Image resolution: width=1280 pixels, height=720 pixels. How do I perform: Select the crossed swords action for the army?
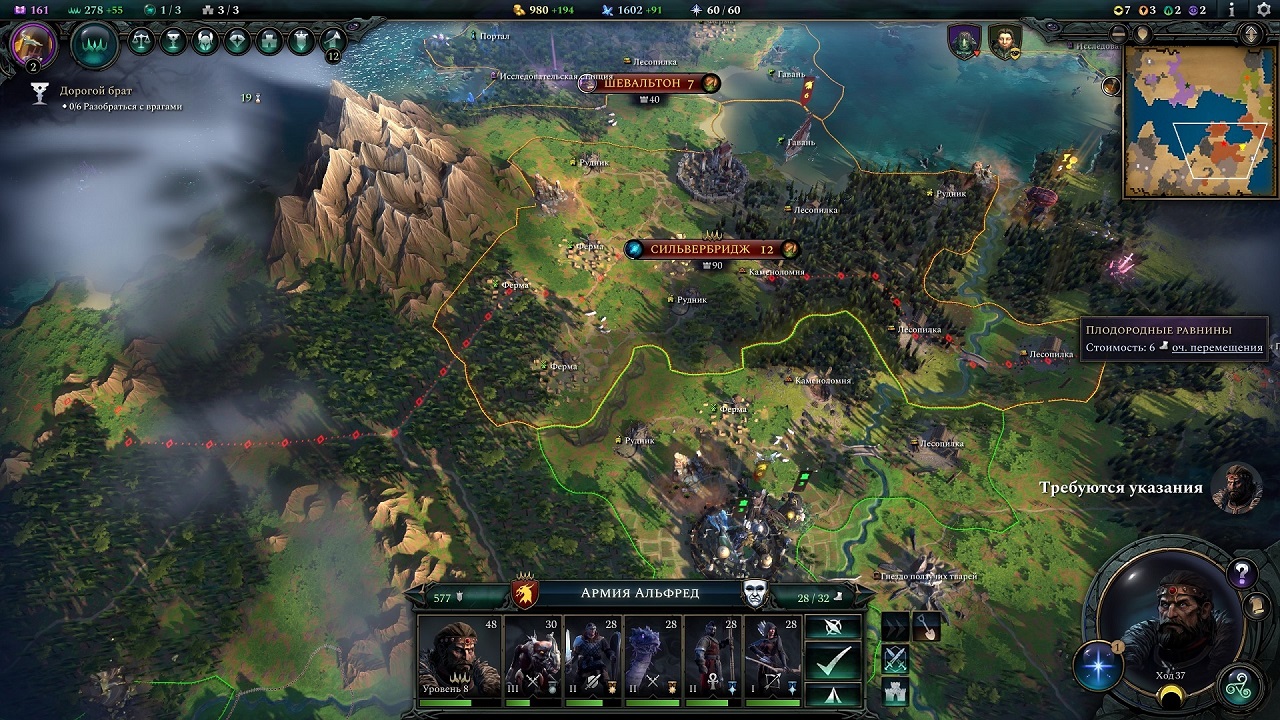tap(893, 658)
